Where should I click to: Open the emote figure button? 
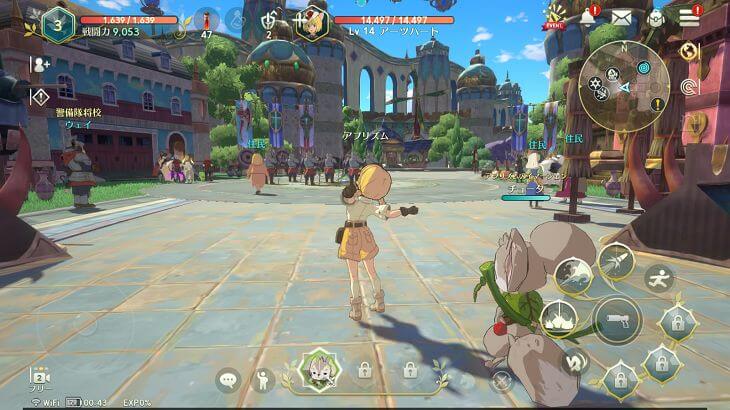[263, 379]
